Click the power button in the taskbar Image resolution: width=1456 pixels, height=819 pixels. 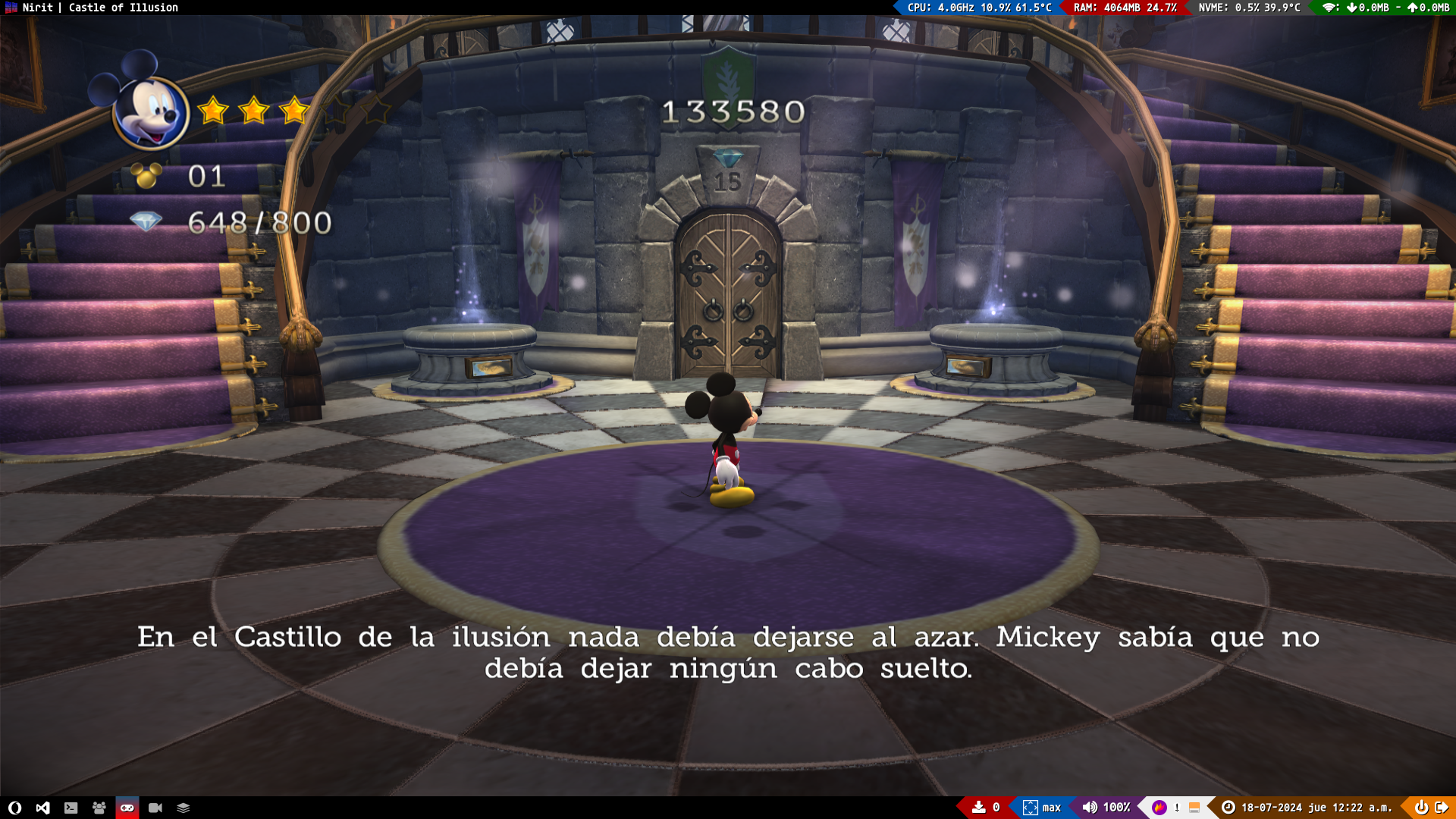1421,808
